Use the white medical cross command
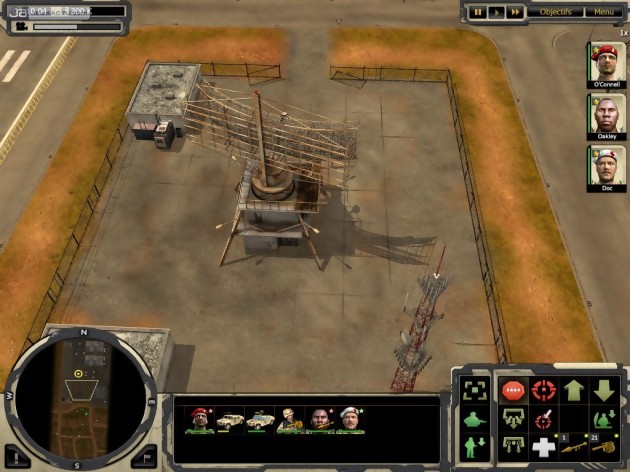Screen dimensions: 630x472 pos(543,447)
